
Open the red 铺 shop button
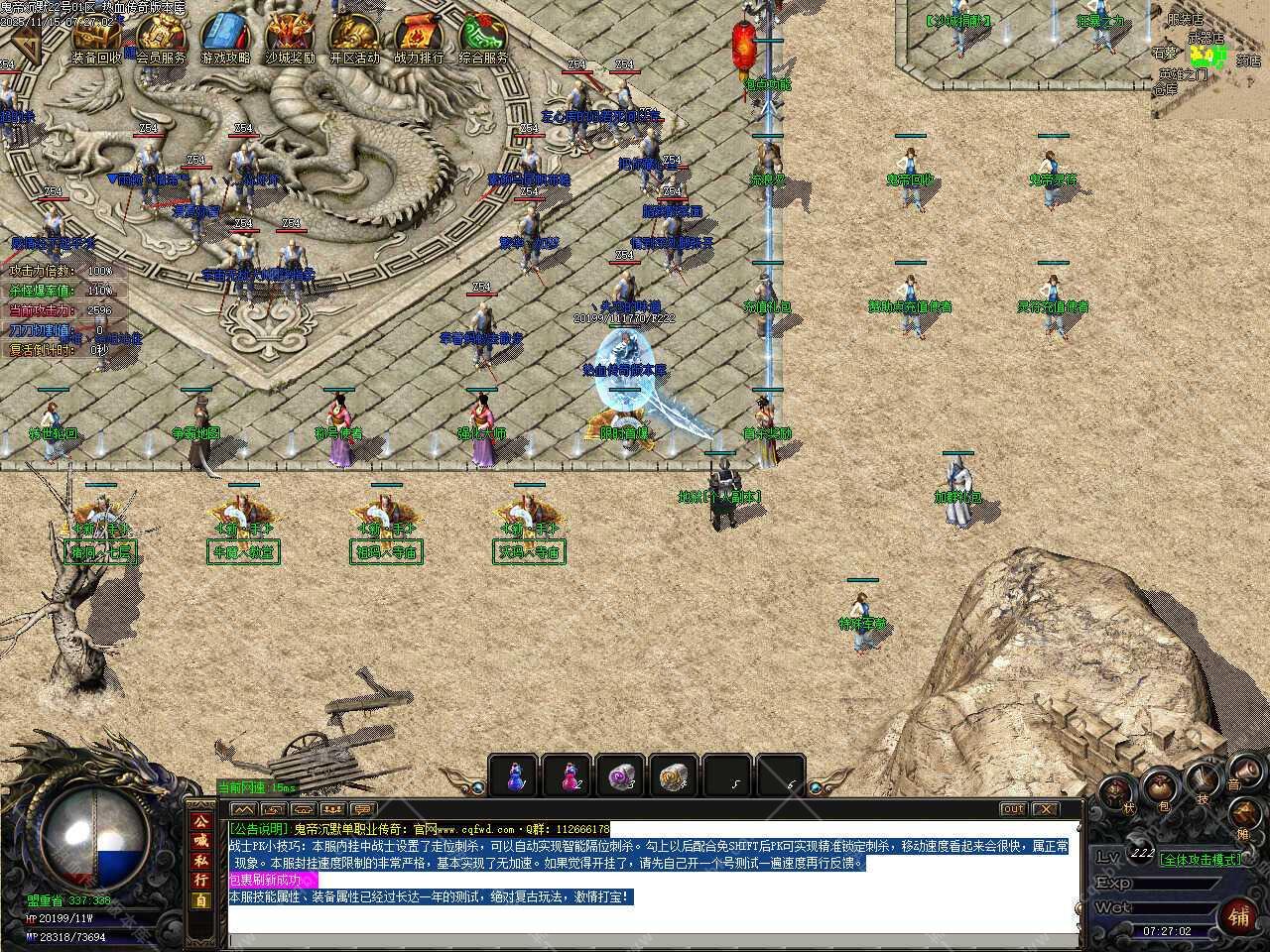(x=1238, y=914)
